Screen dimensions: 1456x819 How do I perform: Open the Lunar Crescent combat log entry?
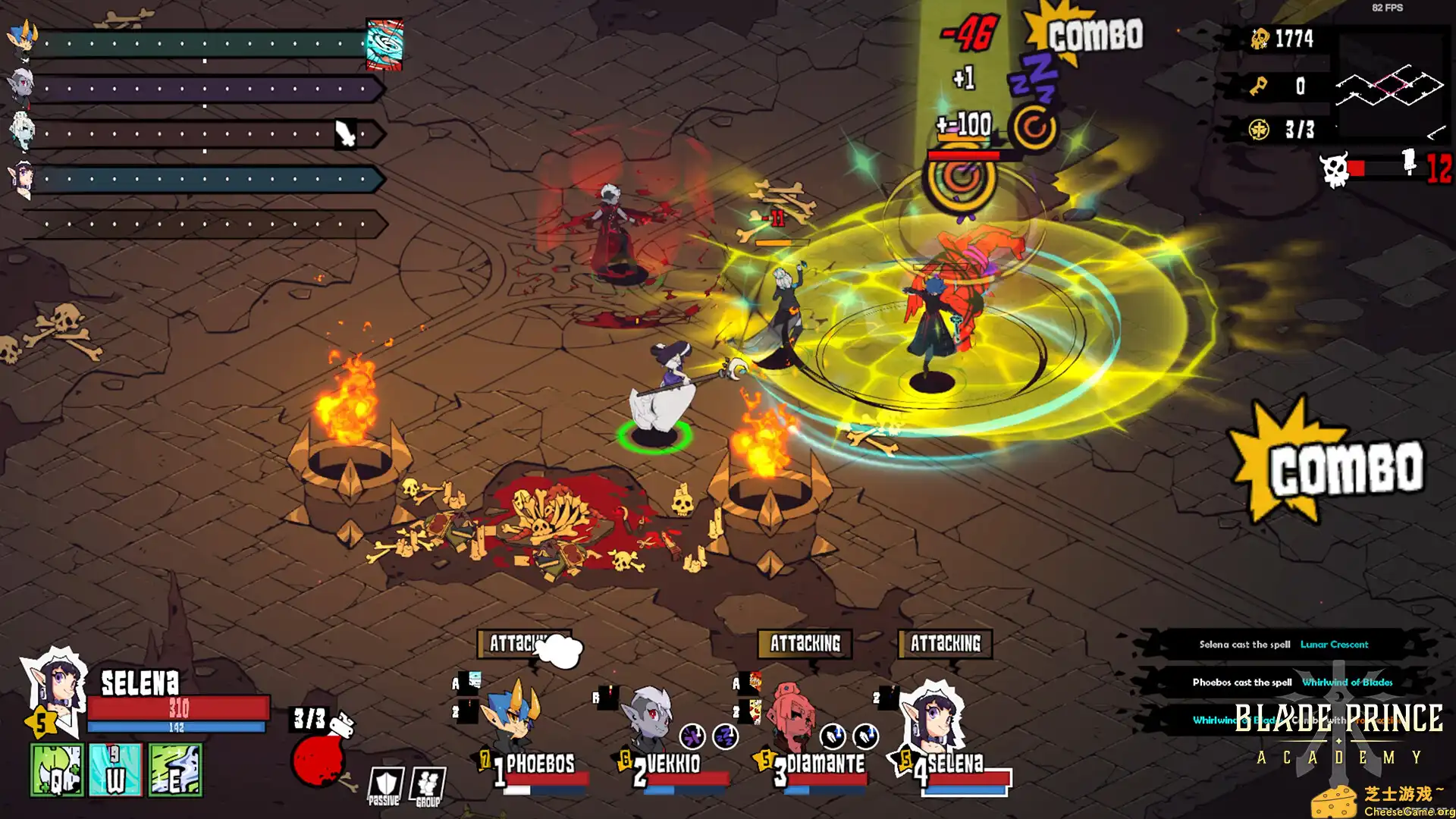pos(1283,645)
